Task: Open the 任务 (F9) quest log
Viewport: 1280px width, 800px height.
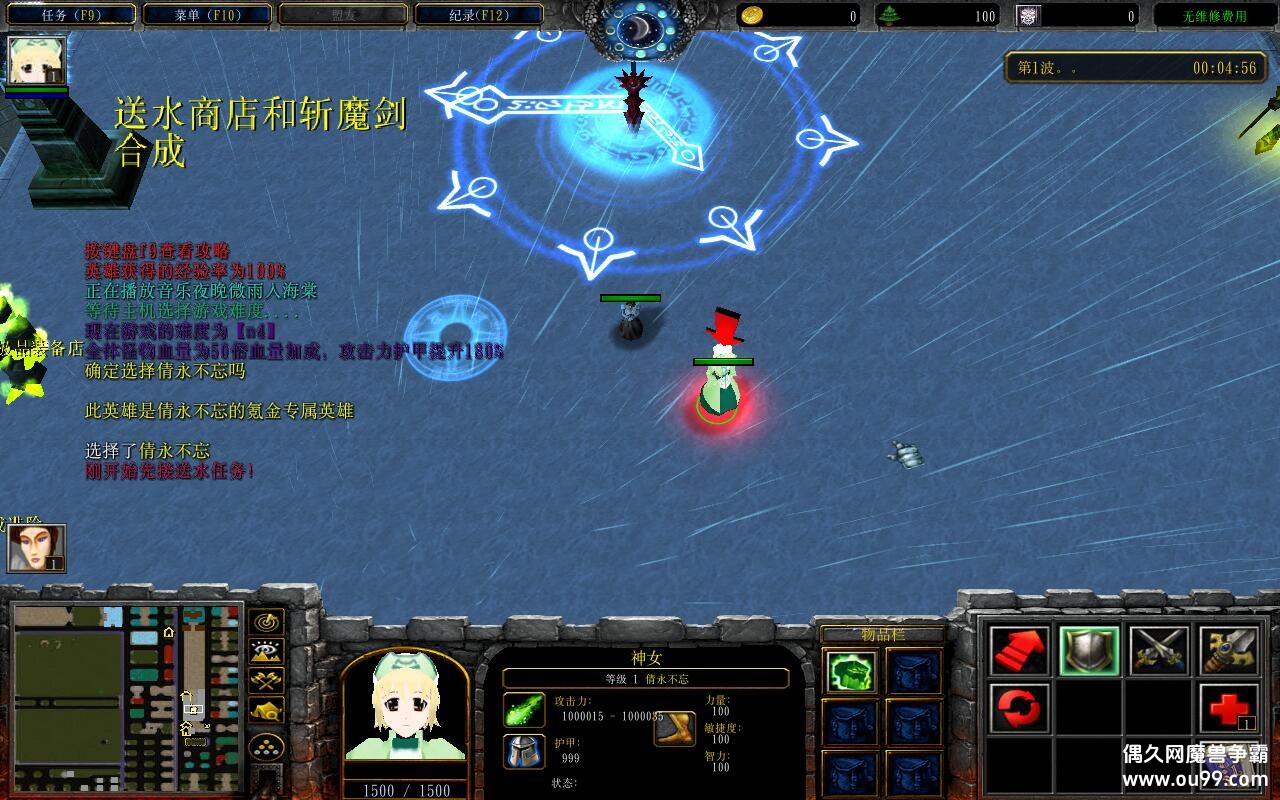Action: pyautogui.click(x=74, y=15)
